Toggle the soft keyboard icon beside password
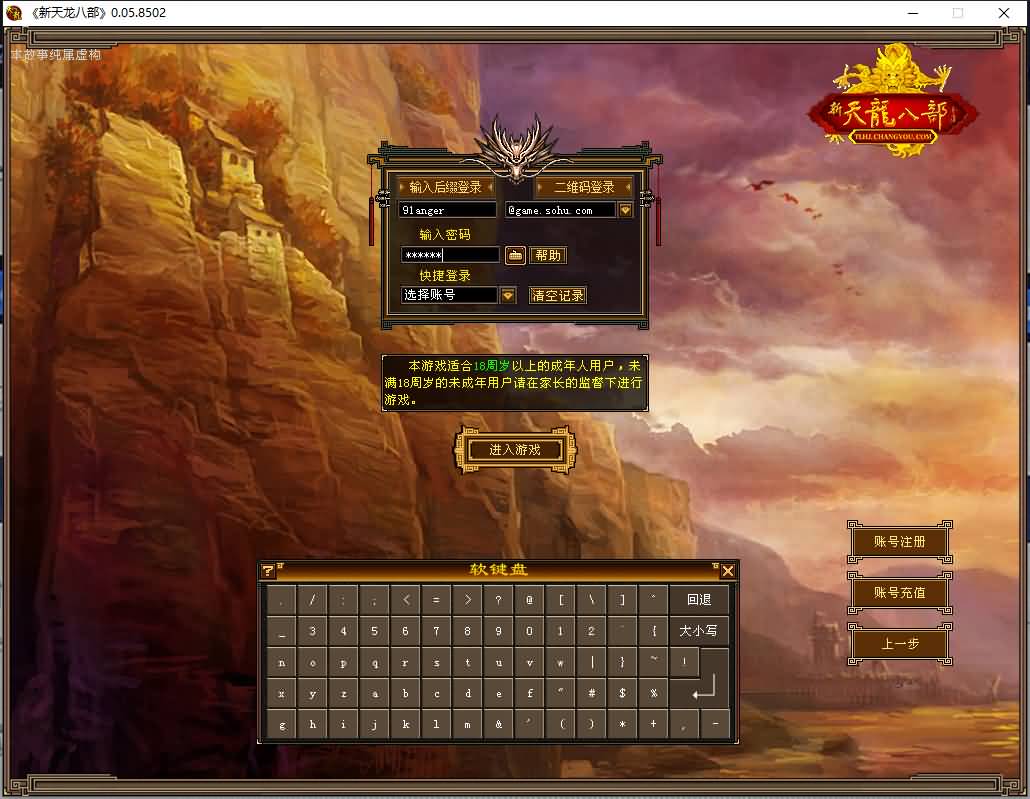Screen dimensions: 1030x799 tap(515, 255)
